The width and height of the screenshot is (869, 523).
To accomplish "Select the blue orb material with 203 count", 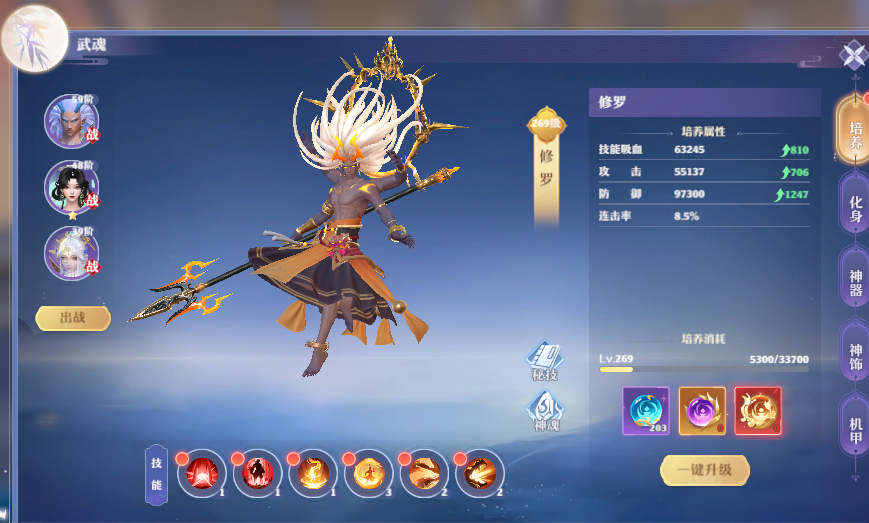I will pyautogui.click(x=646, y=410).
